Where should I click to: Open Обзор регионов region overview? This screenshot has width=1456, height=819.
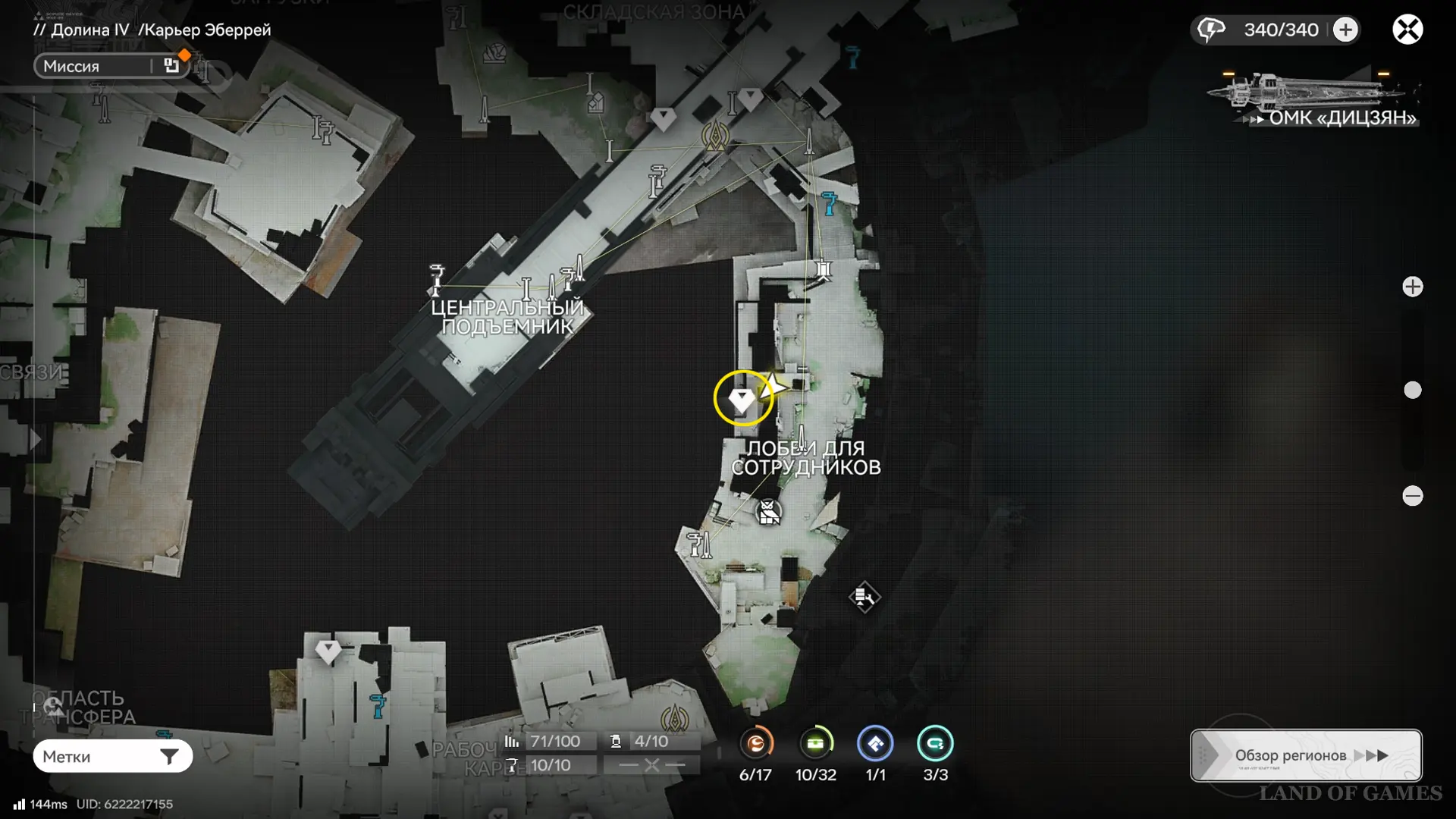click(1306, 755)
